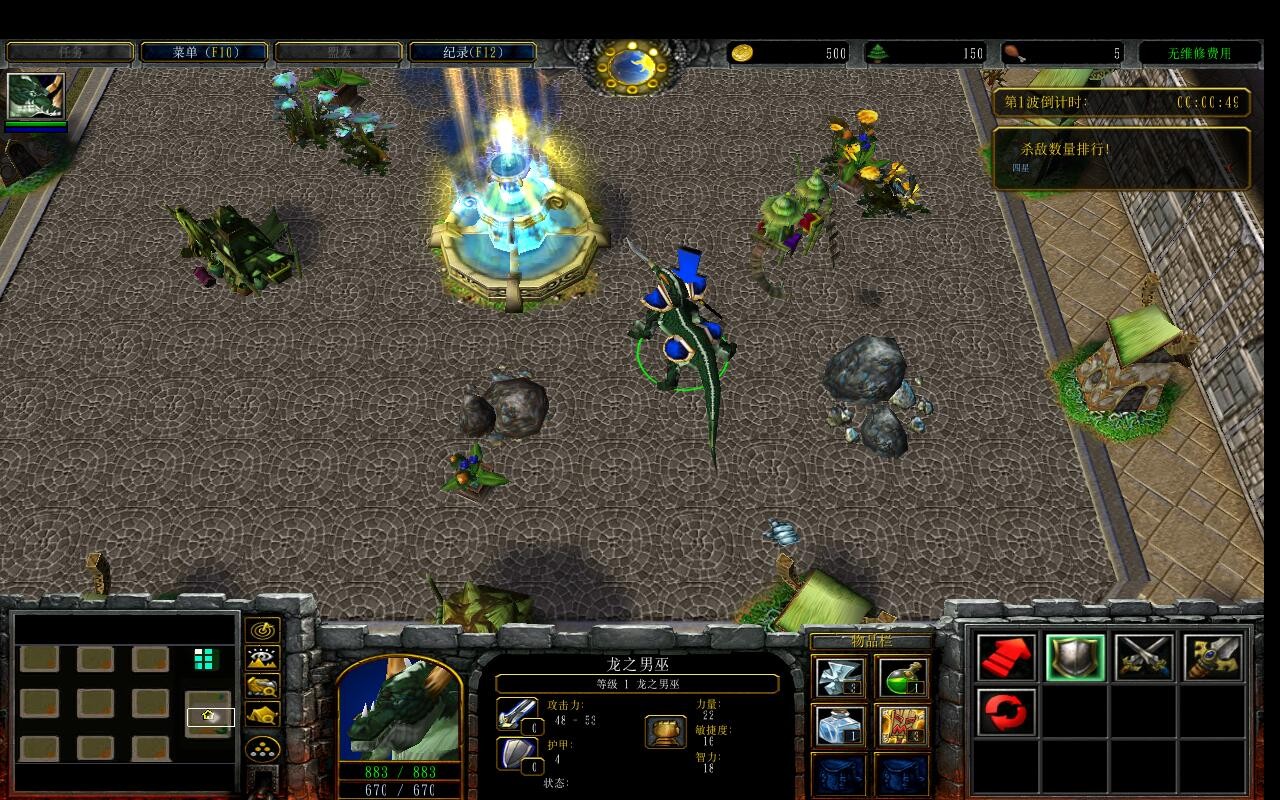Use the silver pinwheel inventory item
This screenshot has width=1280, height=800.
point(840,678)
